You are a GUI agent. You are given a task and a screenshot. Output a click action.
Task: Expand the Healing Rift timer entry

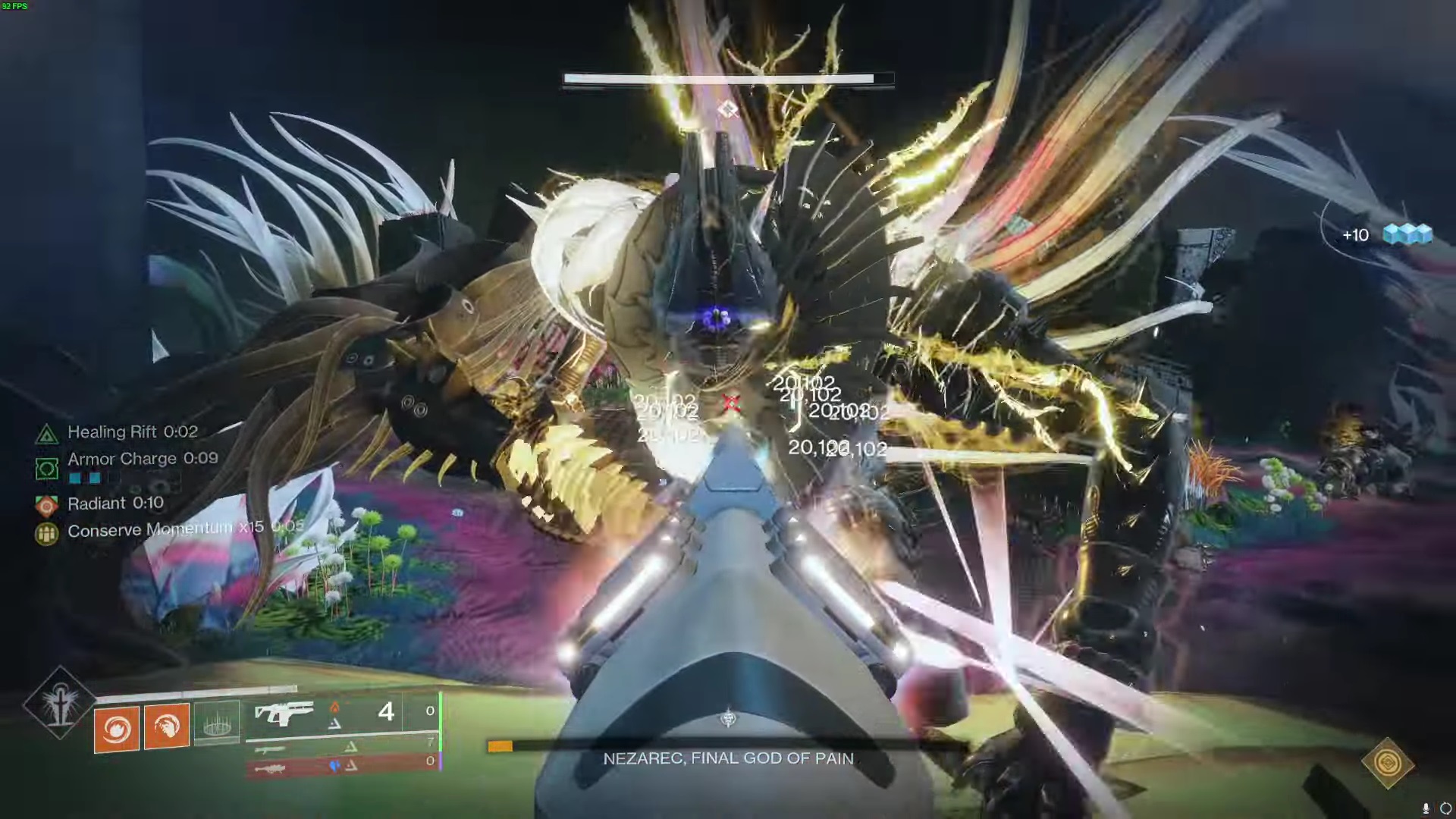pyautogui.click(x=133, y=432)
